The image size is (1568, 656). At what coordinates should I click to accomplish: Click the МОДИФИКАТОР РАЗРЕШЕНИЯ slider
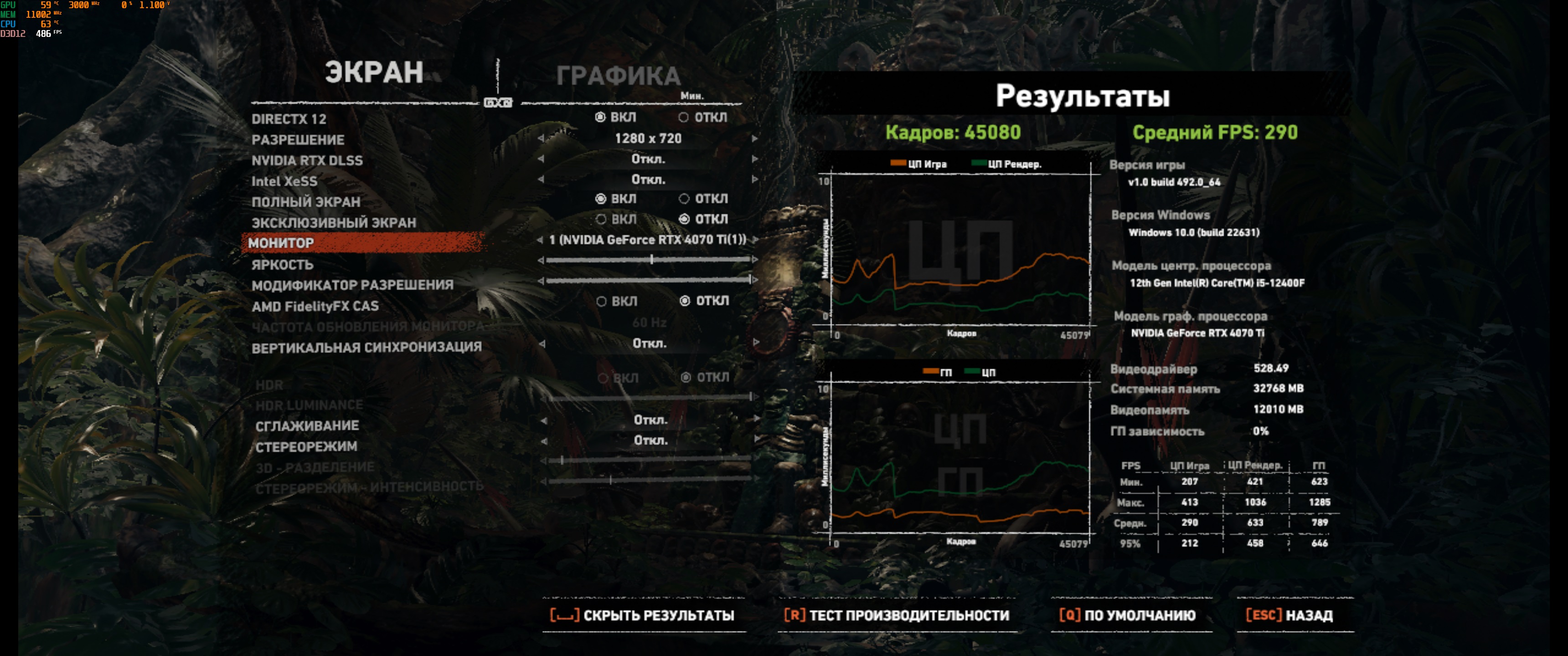(648, 281)
